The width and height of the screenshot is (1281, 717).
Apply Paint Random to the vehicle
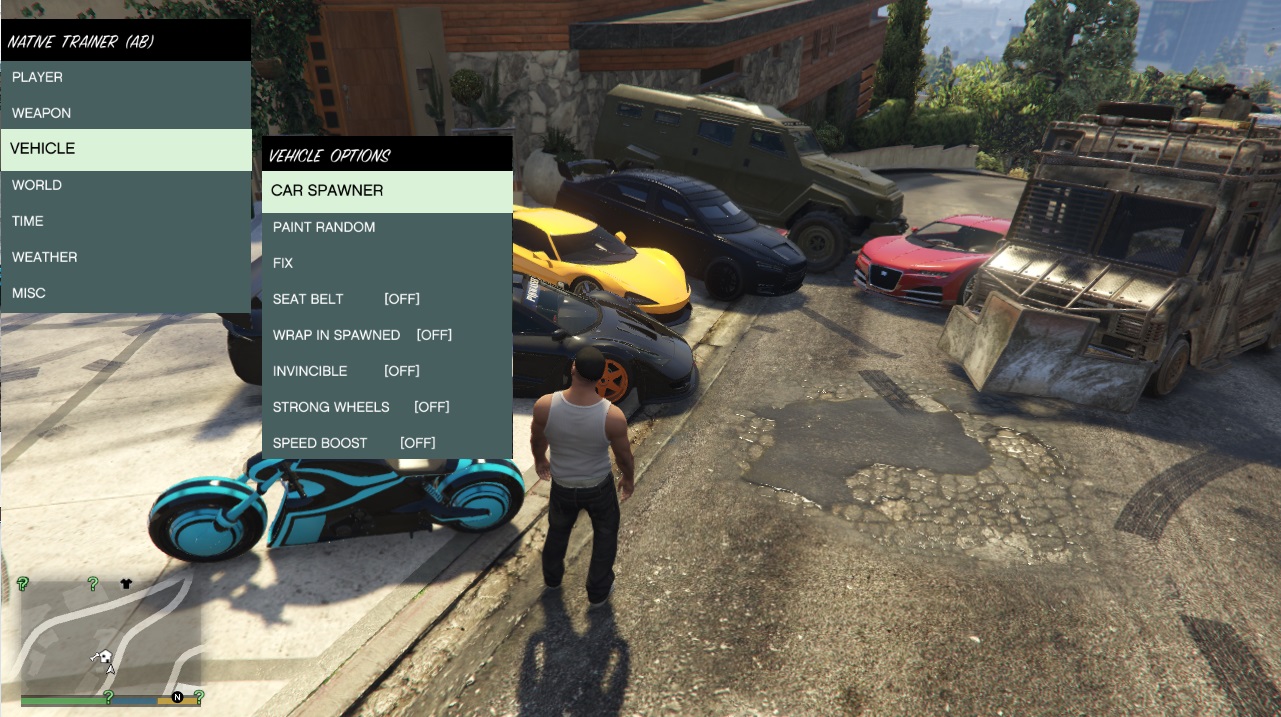coord(387,228)
